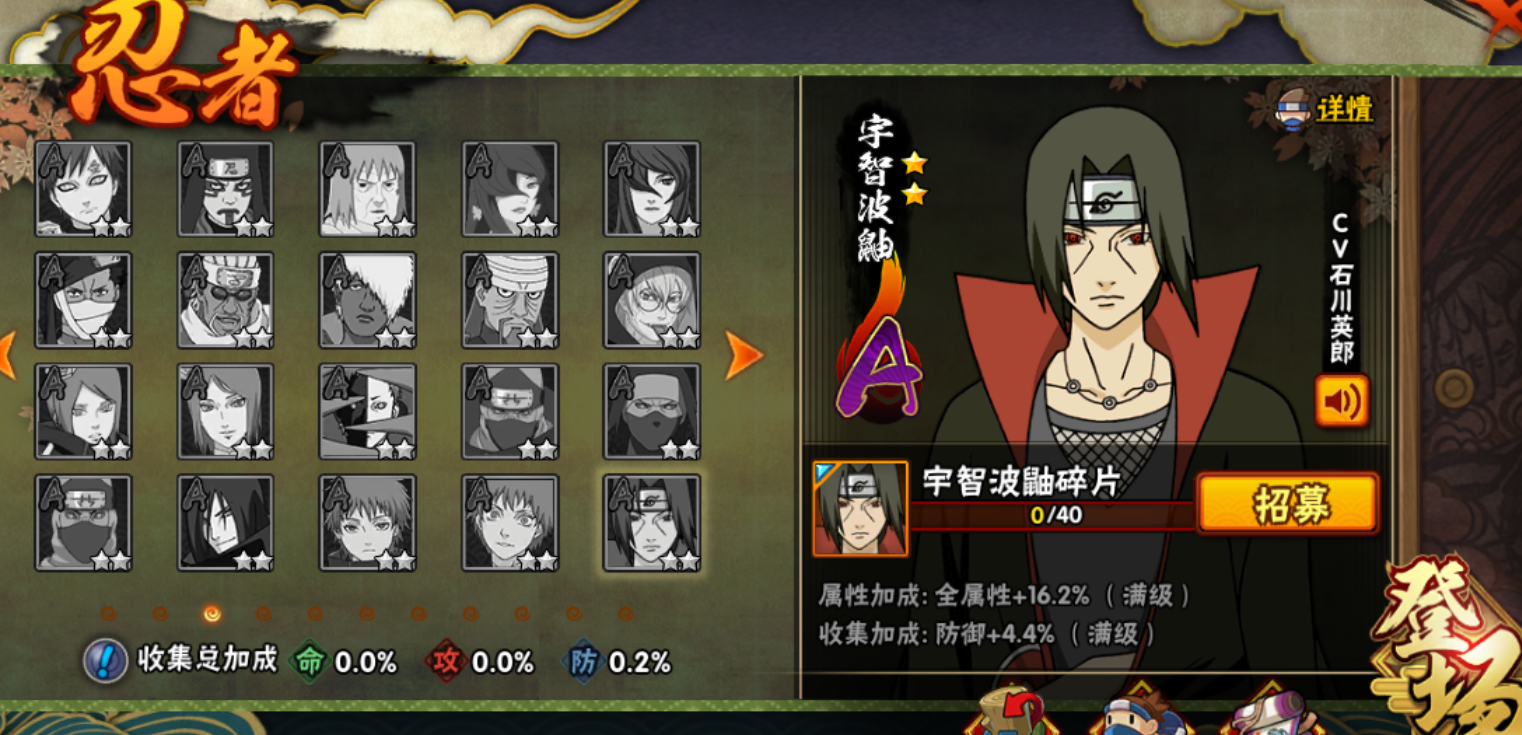Screen dimensions: 1522x735
Task: Select the highlighted Itachi portrait in grid
Action: [652, 522]
